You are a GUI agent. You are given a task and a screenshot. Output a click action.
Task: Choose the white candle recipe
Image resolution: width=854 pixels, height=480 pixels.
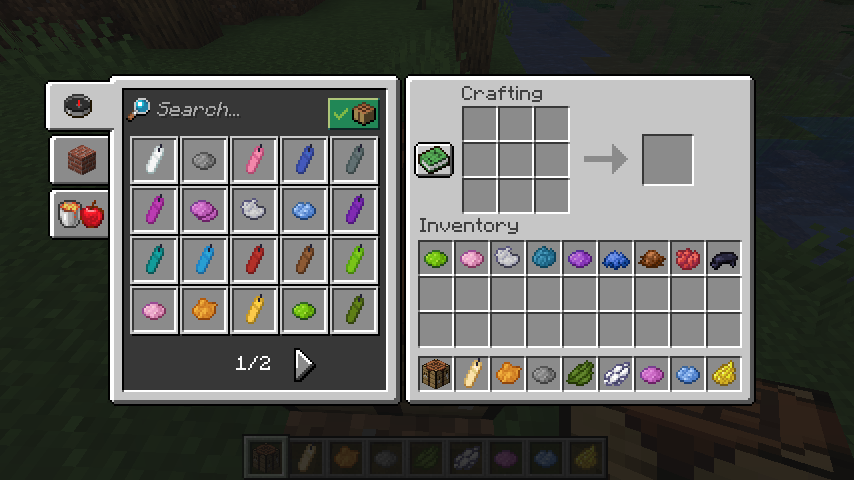tap(155, 160)
